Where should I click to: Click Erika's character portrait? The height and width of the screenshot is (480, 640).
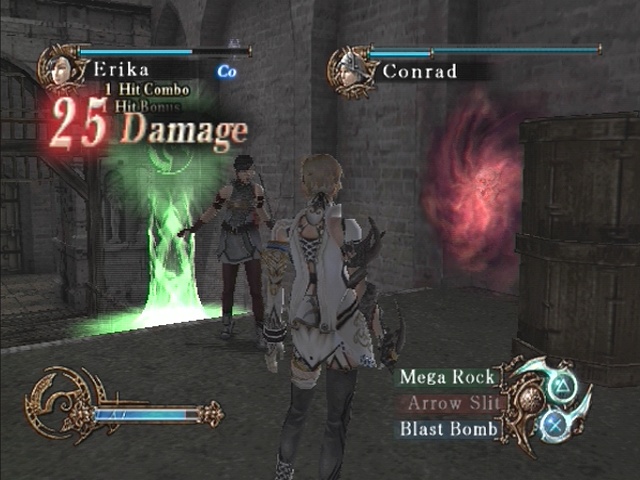[59, 67]
